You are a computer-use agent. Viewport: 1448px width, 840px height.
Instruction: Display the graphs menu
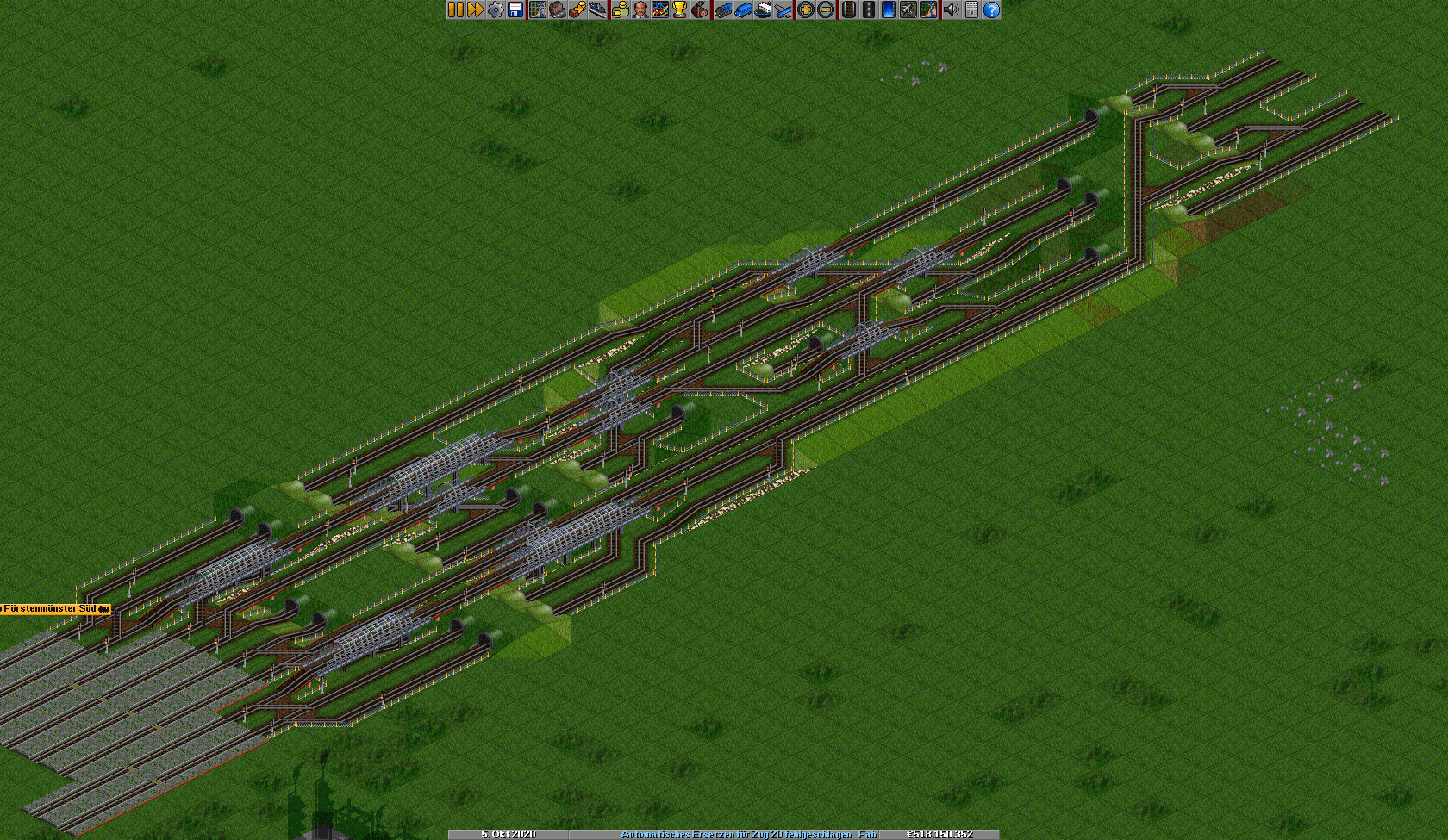click(x=660, y=9)
